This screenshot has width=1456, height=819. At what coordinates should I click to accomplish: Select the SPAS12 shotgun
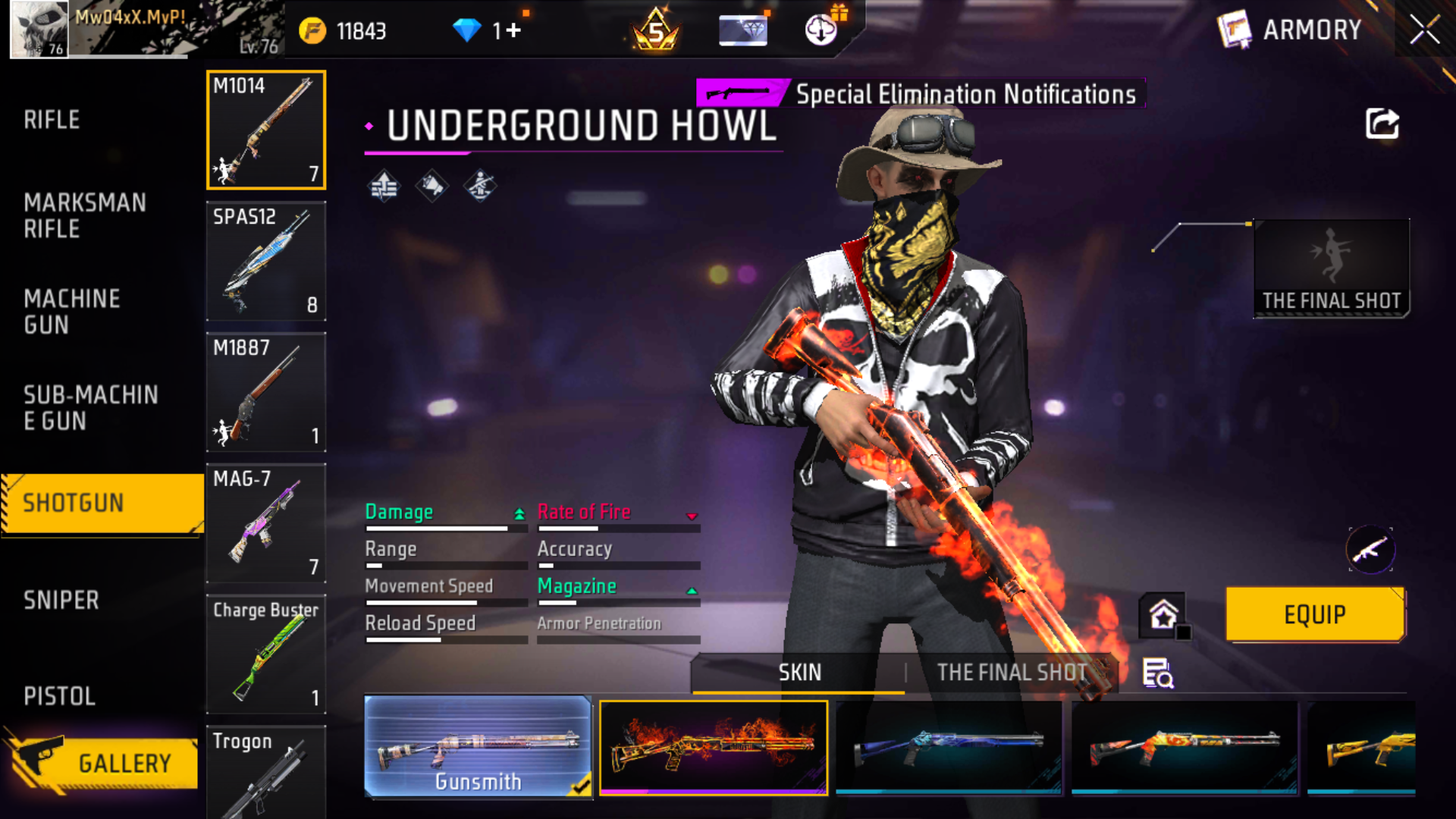[x=266, y=261]
